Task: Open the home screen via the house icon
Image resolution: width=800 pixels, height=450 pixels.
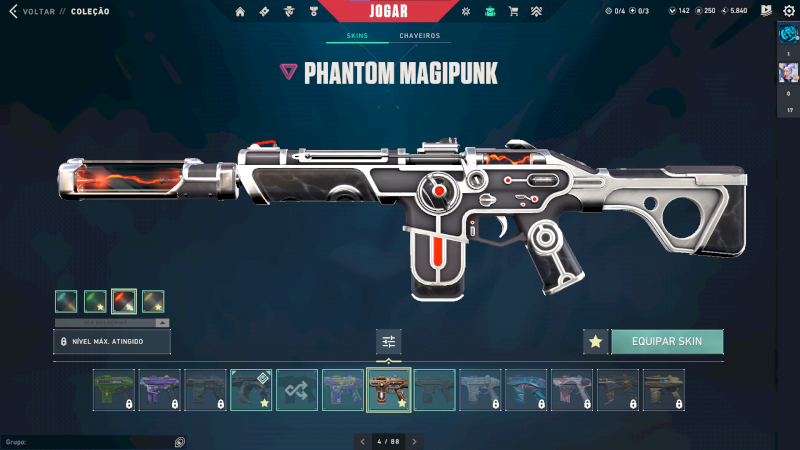Action: tap(240, 11)
